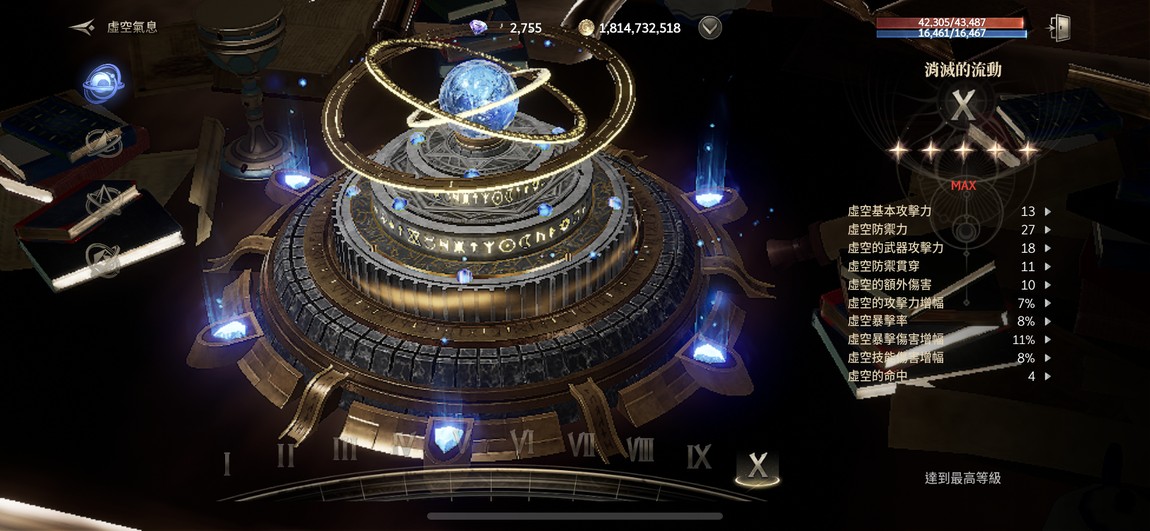Expand the currency dropdown arrow
The height and width of the screenshot is (531, 1150).
tap(710, 27)
